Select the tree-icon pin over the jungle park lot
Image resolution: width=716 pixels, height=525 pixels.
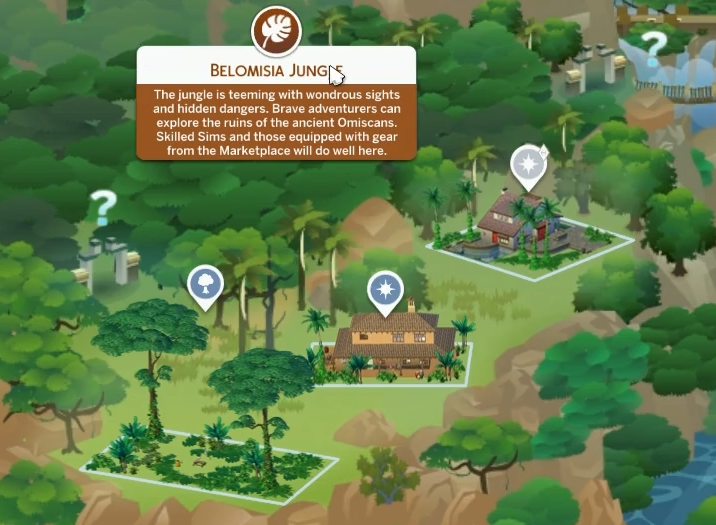204,284
